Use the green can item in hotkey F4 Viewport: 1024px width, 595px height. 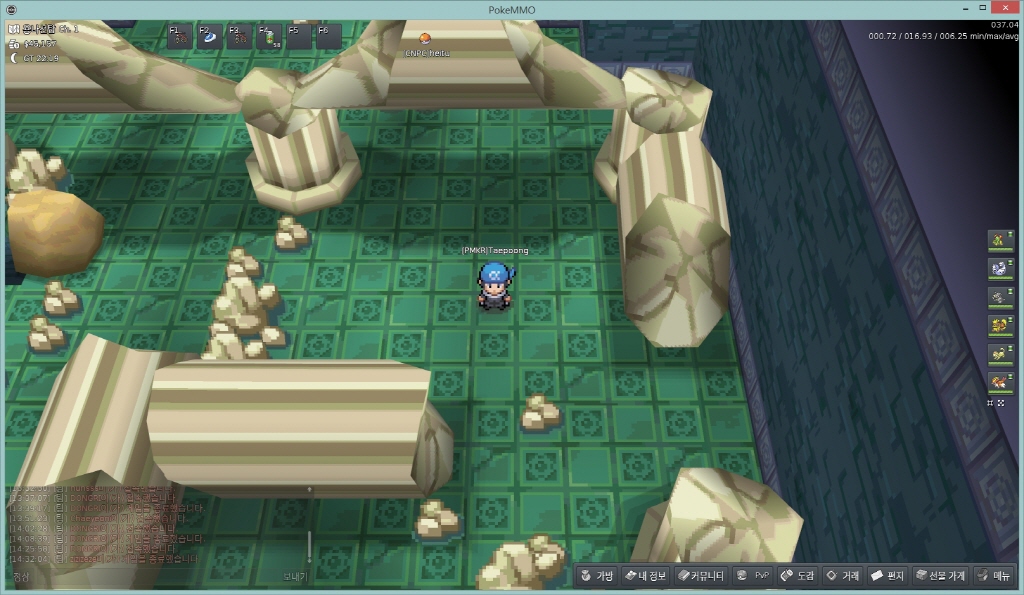(x=270, y=37)
